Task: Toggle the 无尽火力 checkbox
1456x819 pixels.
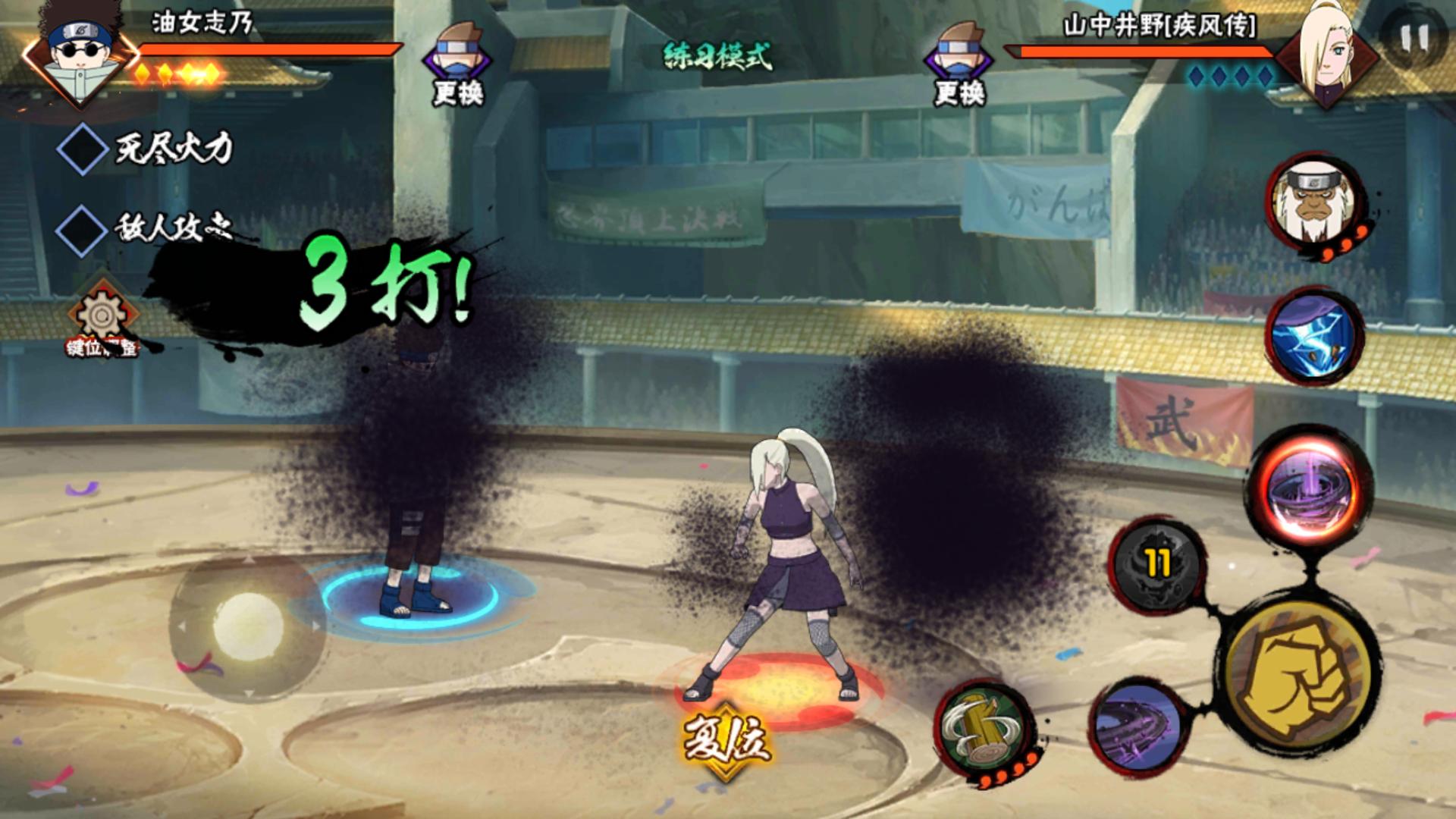Action: click(x=82, y=149)
